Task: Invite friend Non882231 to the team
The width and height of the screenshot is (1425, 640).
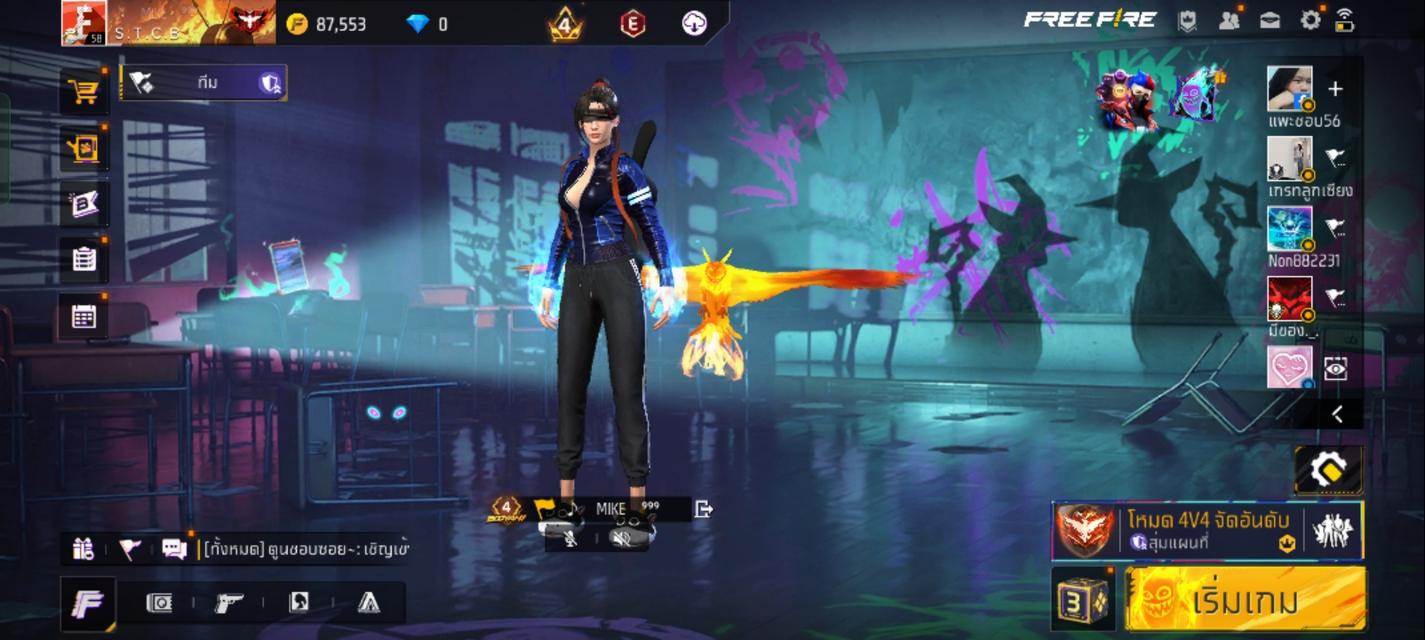Action: pyautogui.click(x=1335, y=228)
